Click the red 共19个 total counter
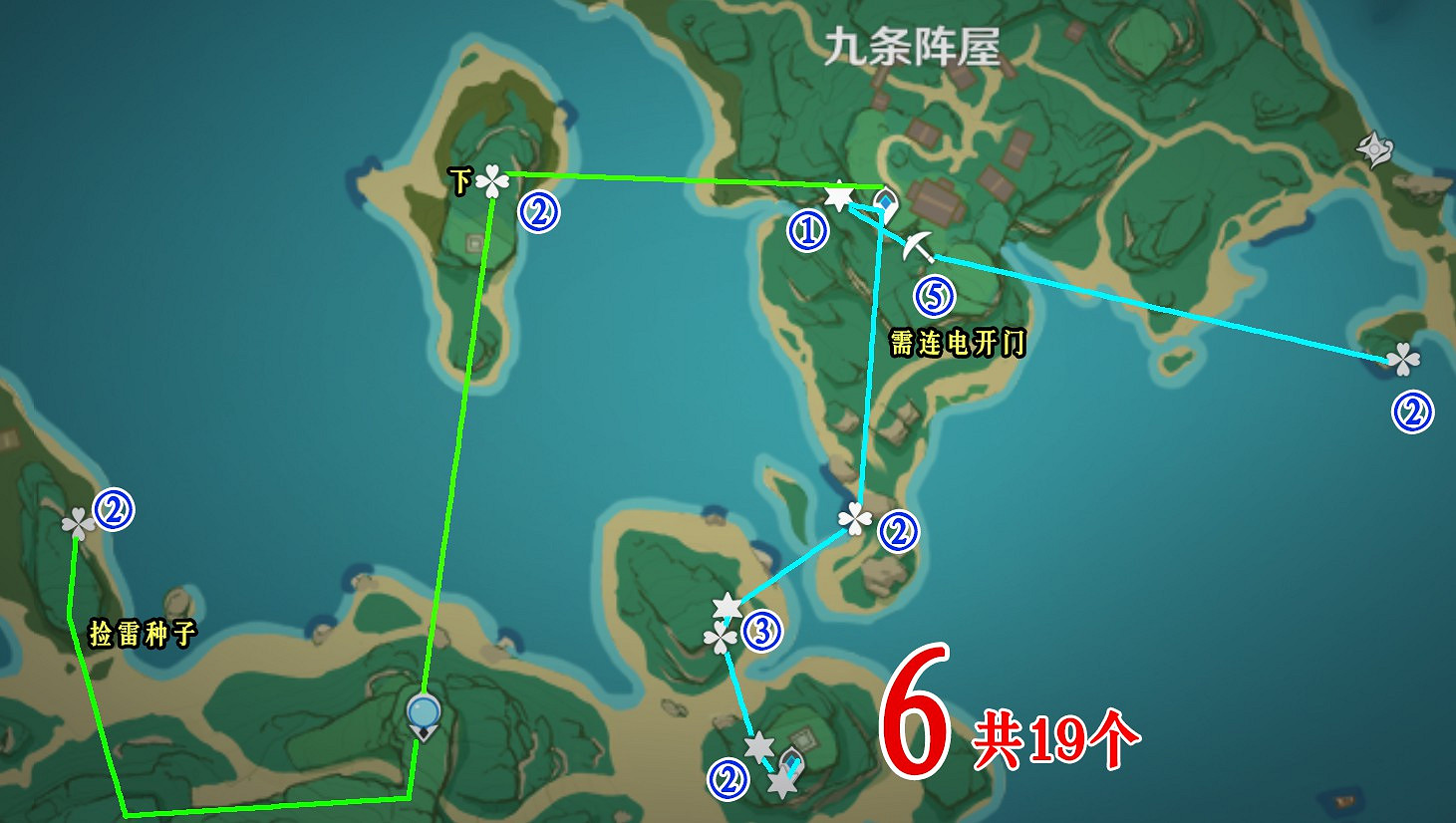The height and width of the screenshot is (823, 1456). coord(1054,738)
